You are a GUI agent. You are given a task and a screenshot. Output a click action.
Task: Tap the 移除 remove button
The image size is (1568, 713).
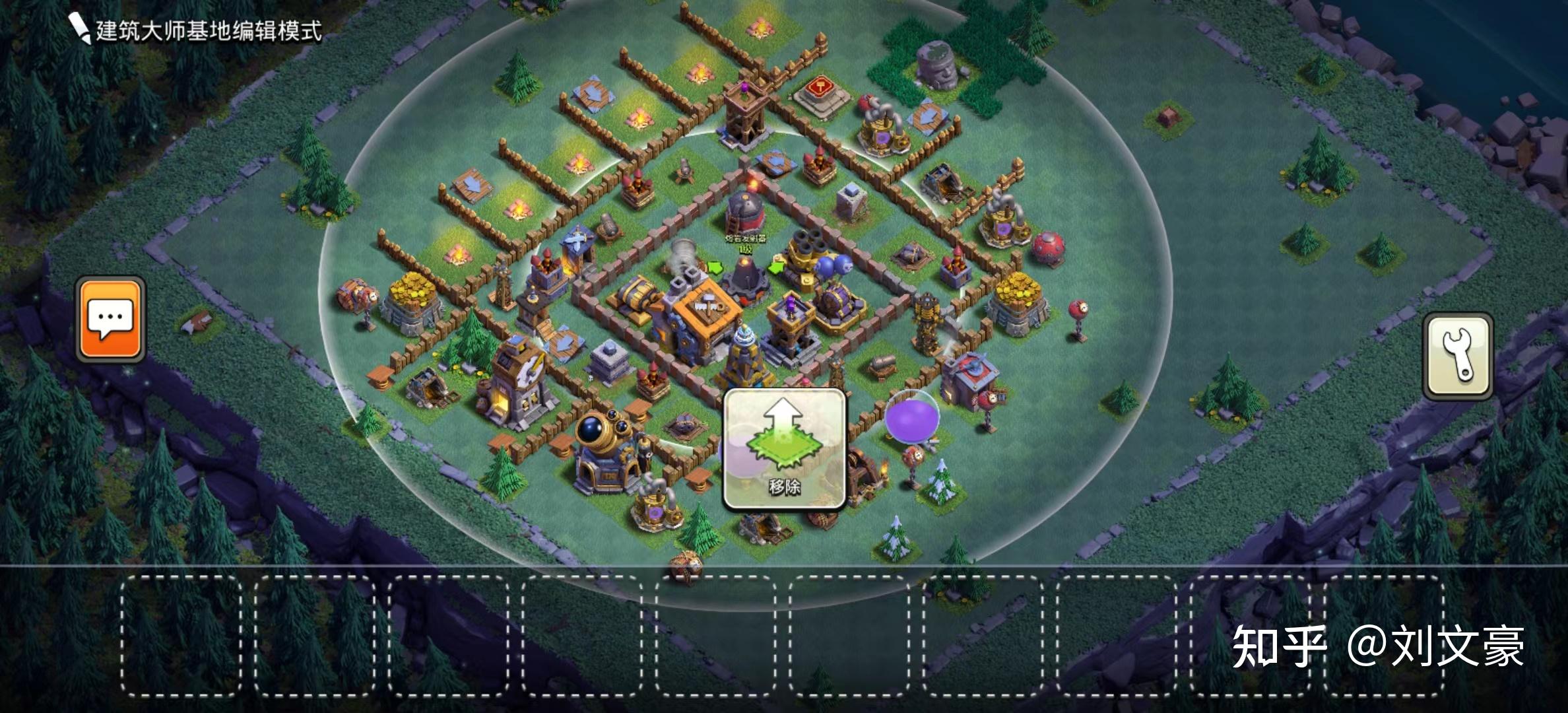(x=785, y=450)
